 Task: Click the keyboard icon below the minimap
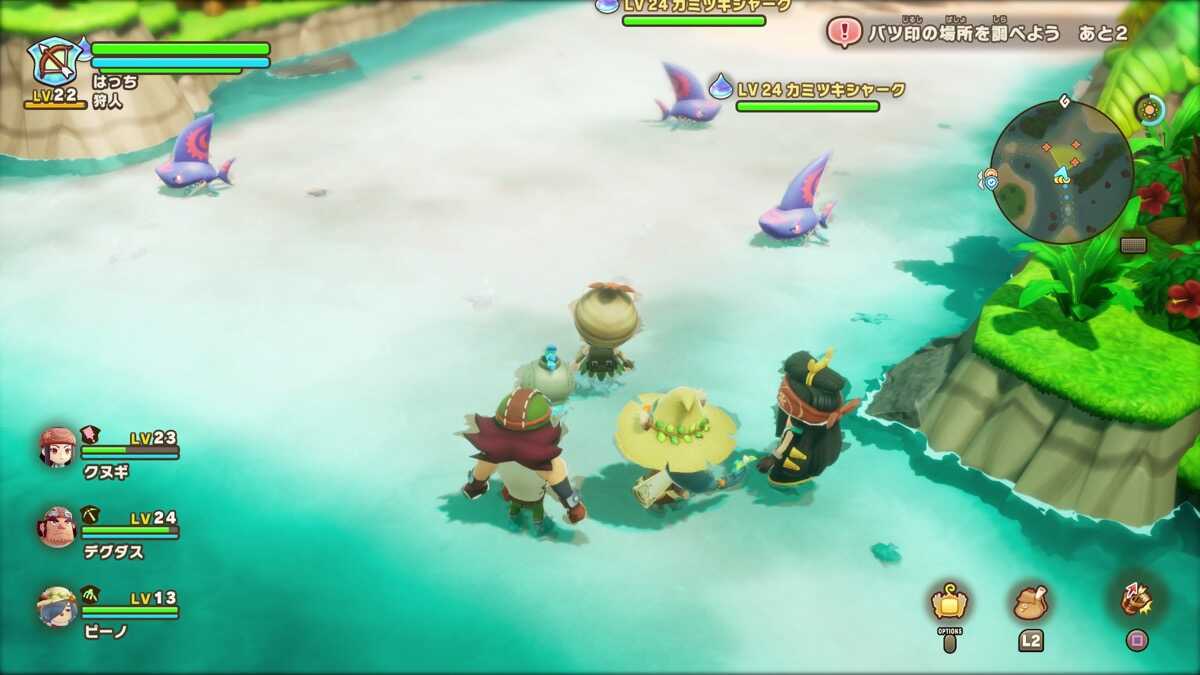pyautogui.click(x=1133, y=245)
